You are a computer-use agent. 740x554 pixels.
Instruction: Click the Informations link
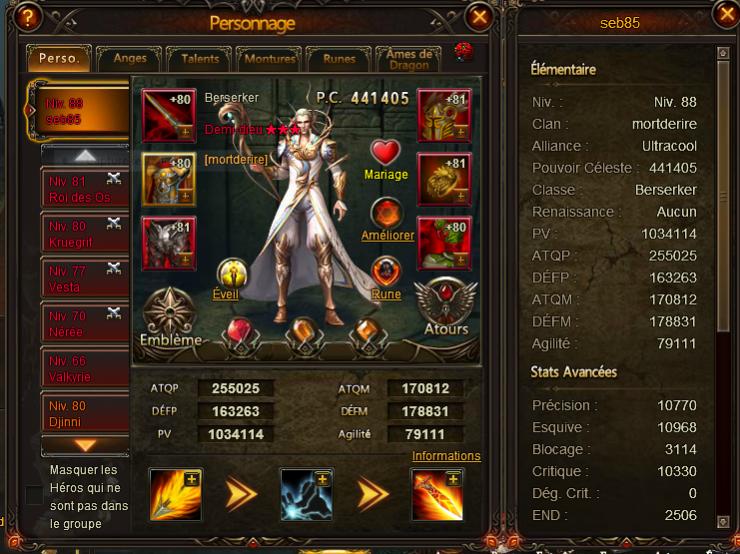[446, 456]
